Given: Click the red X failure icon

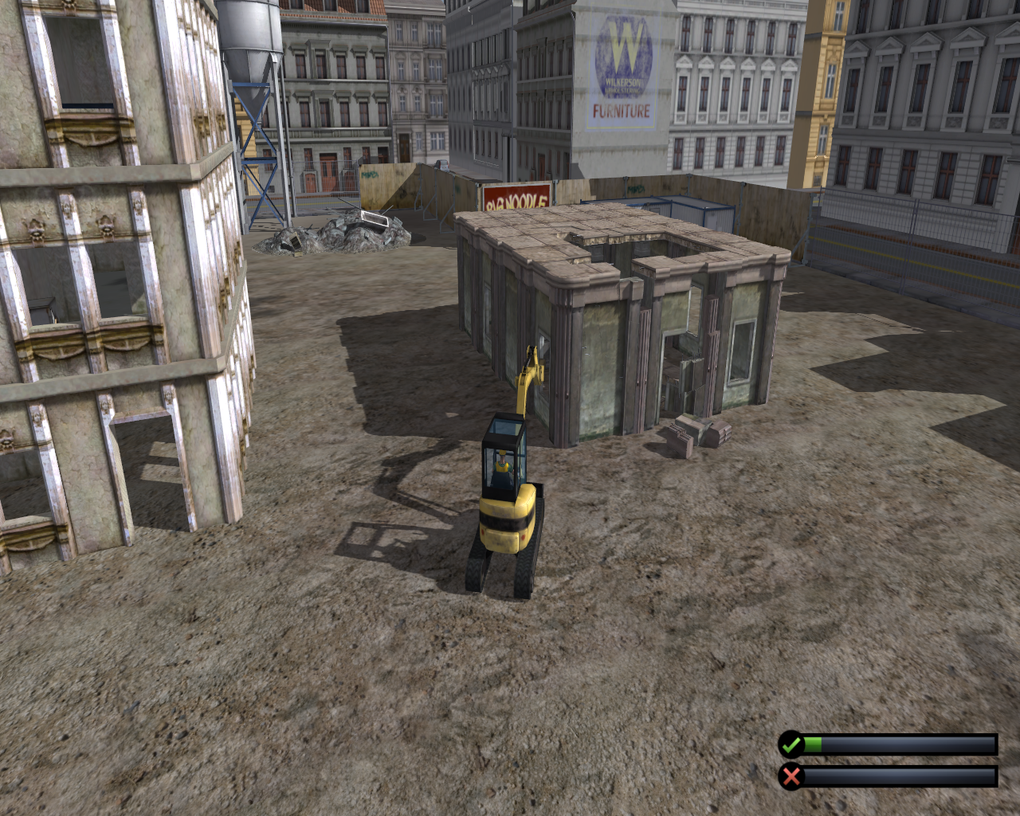Looking at the screenshot, I should click(x=791, y=776).
